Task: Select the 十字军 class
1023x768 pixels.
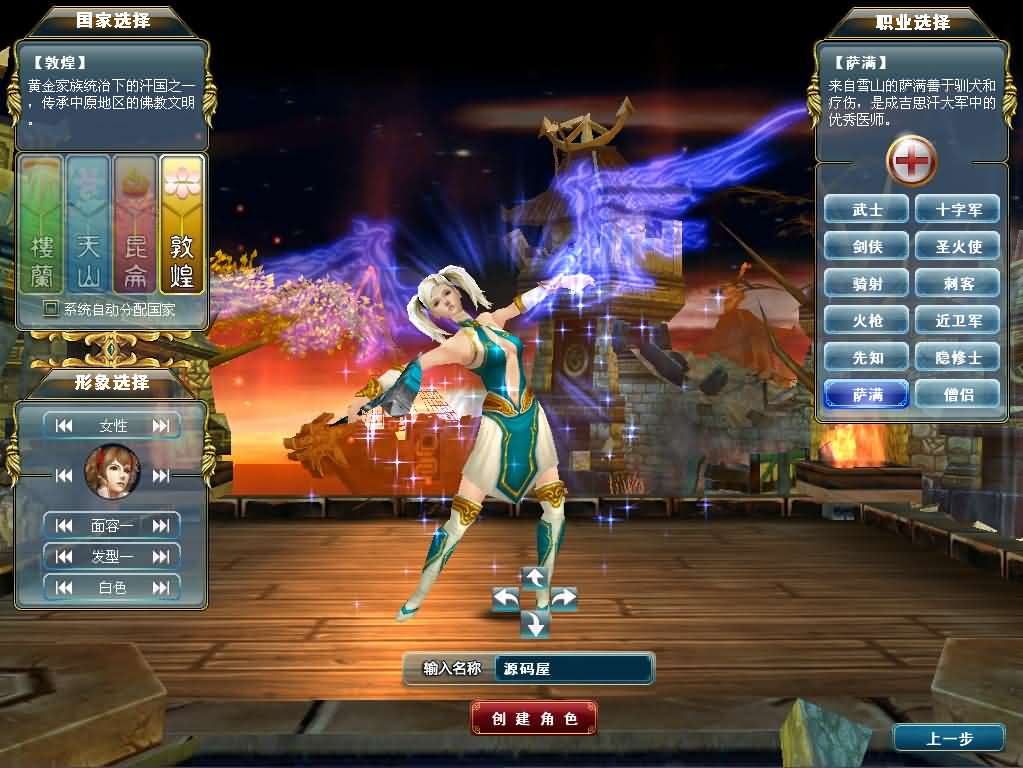Action: 957,209
